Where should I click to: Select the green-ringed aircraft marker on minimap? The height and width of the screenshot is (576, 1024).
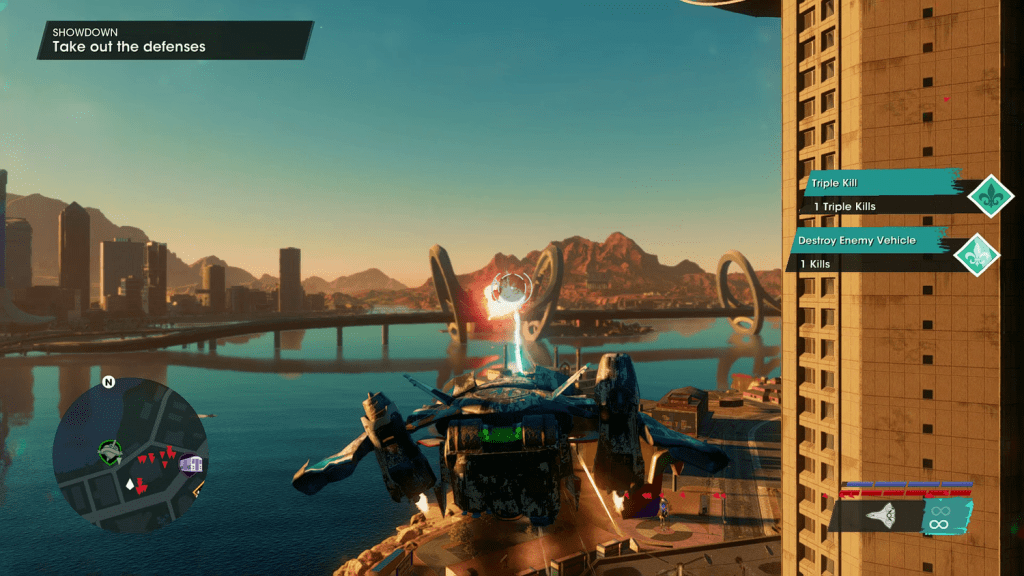tap(110, 452)
